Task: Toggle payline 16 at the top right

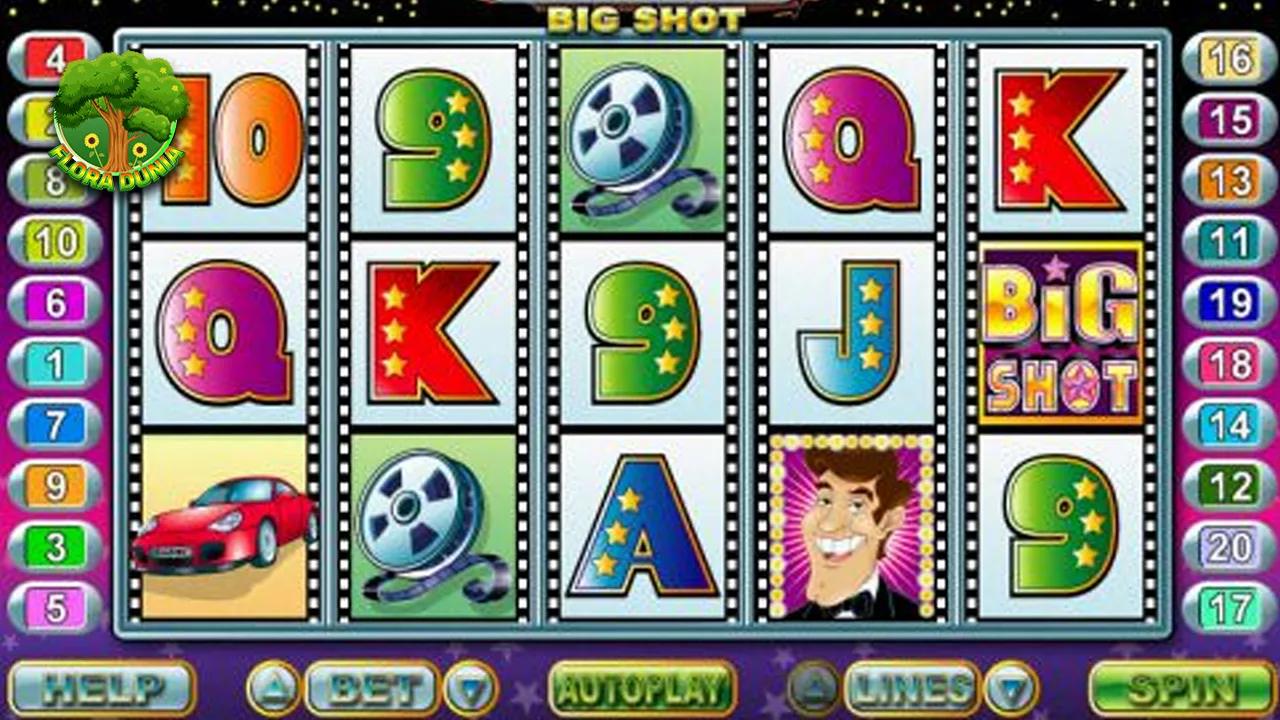Action: pyautogui.click(x=1226, y=57)
